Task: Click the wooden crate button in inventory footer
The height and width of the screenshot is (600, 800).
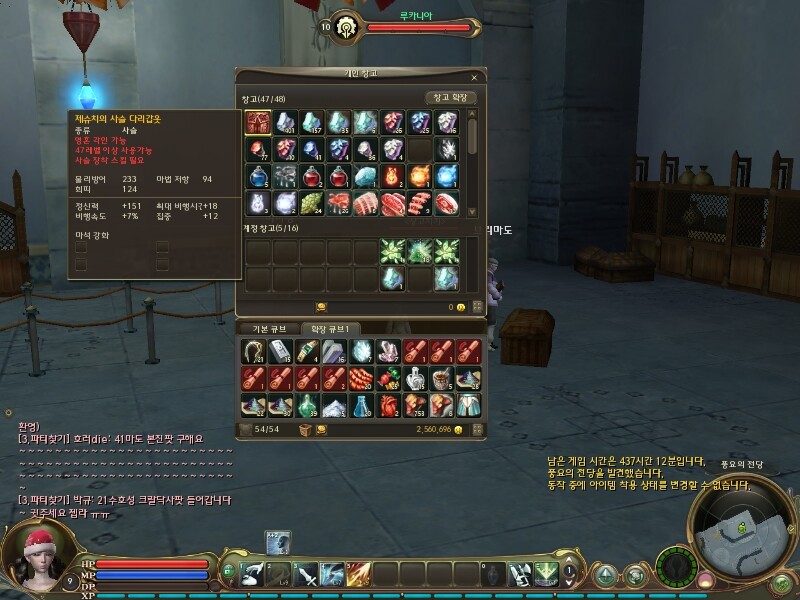Action: (305, 429)
